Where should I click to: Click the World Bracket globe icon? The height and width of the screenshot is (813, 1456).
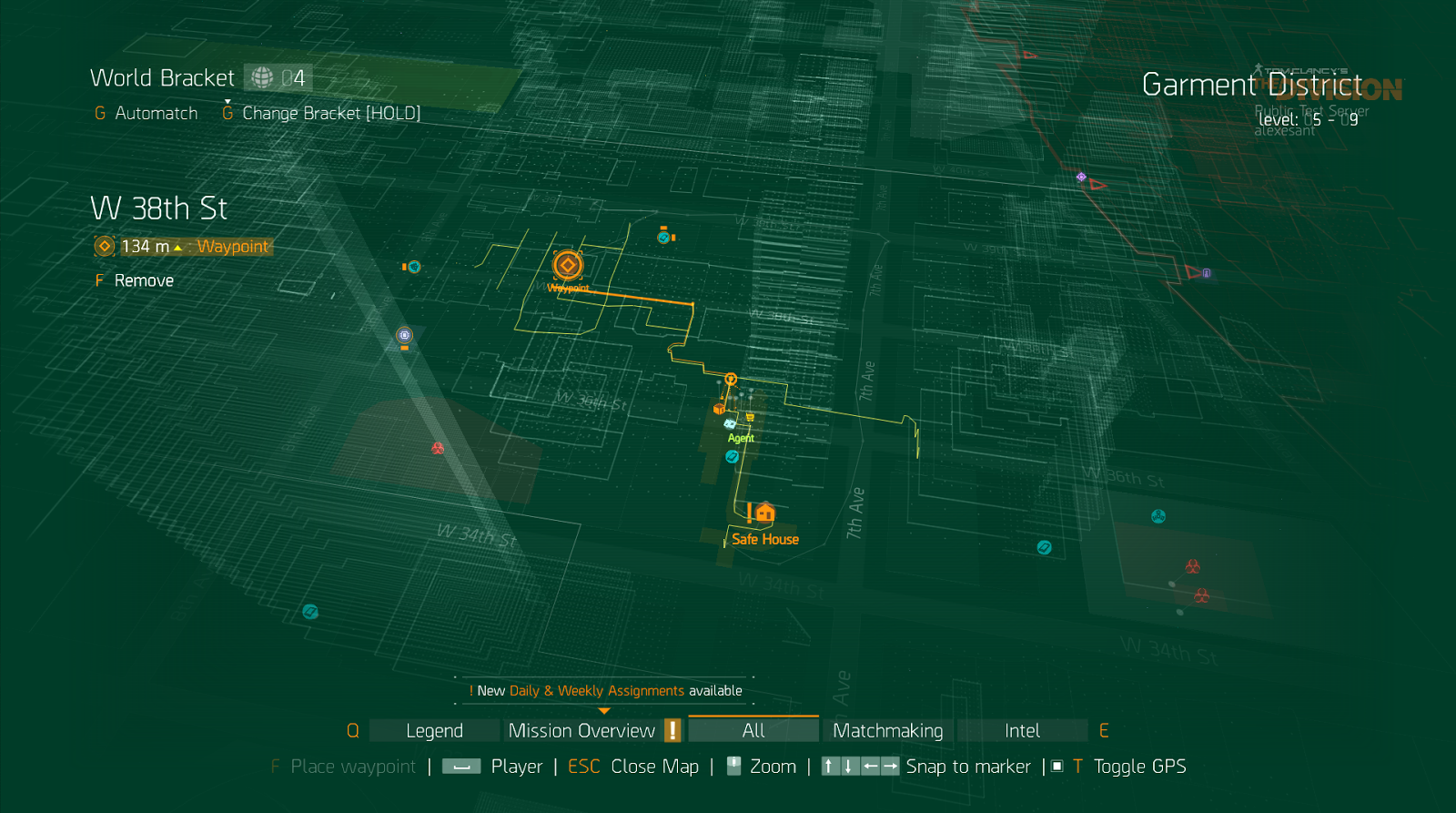point(261,77)
